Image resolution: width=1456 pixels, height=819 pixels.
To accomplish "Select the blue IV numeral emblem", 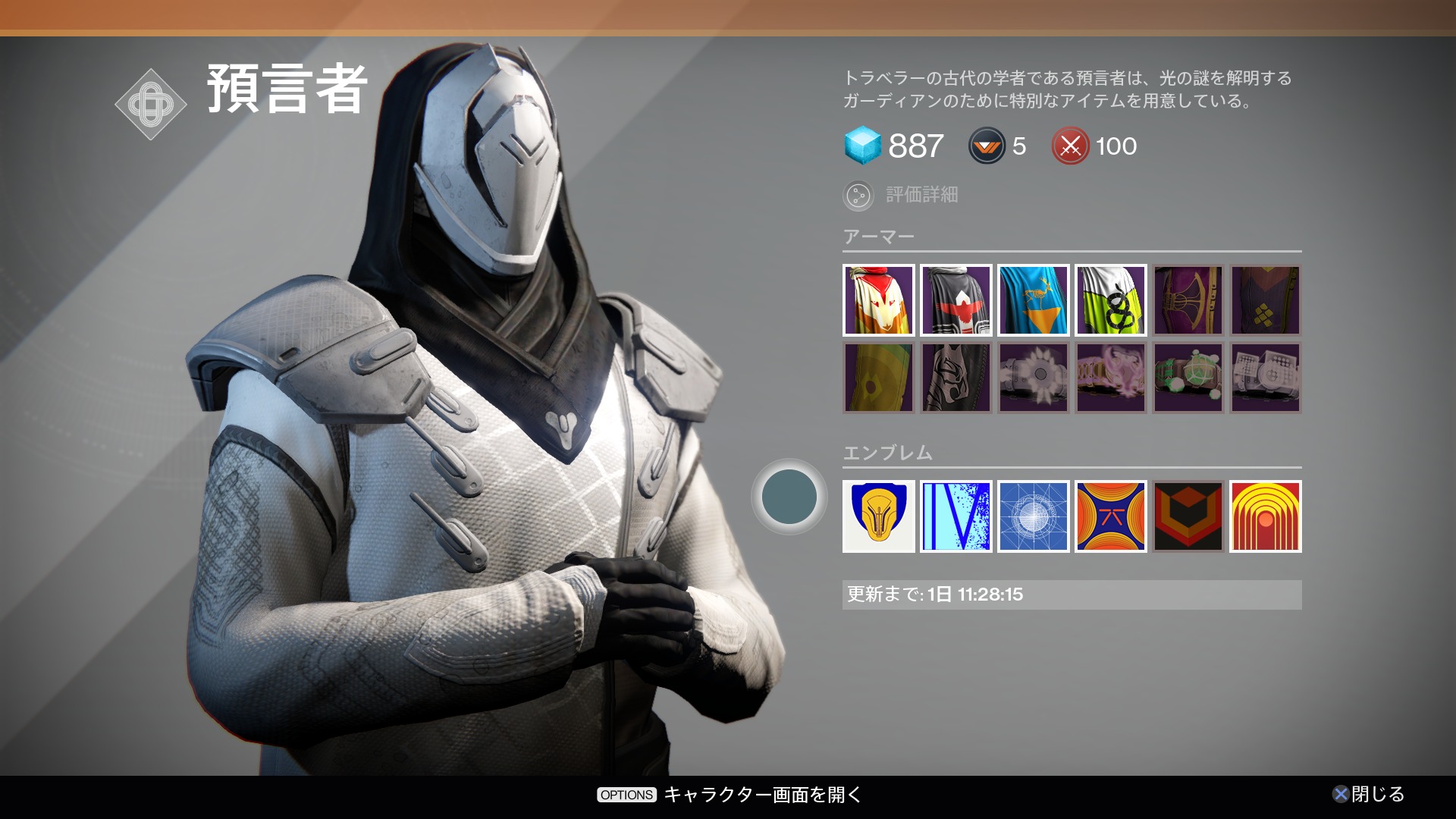I will tap(955, 516).
